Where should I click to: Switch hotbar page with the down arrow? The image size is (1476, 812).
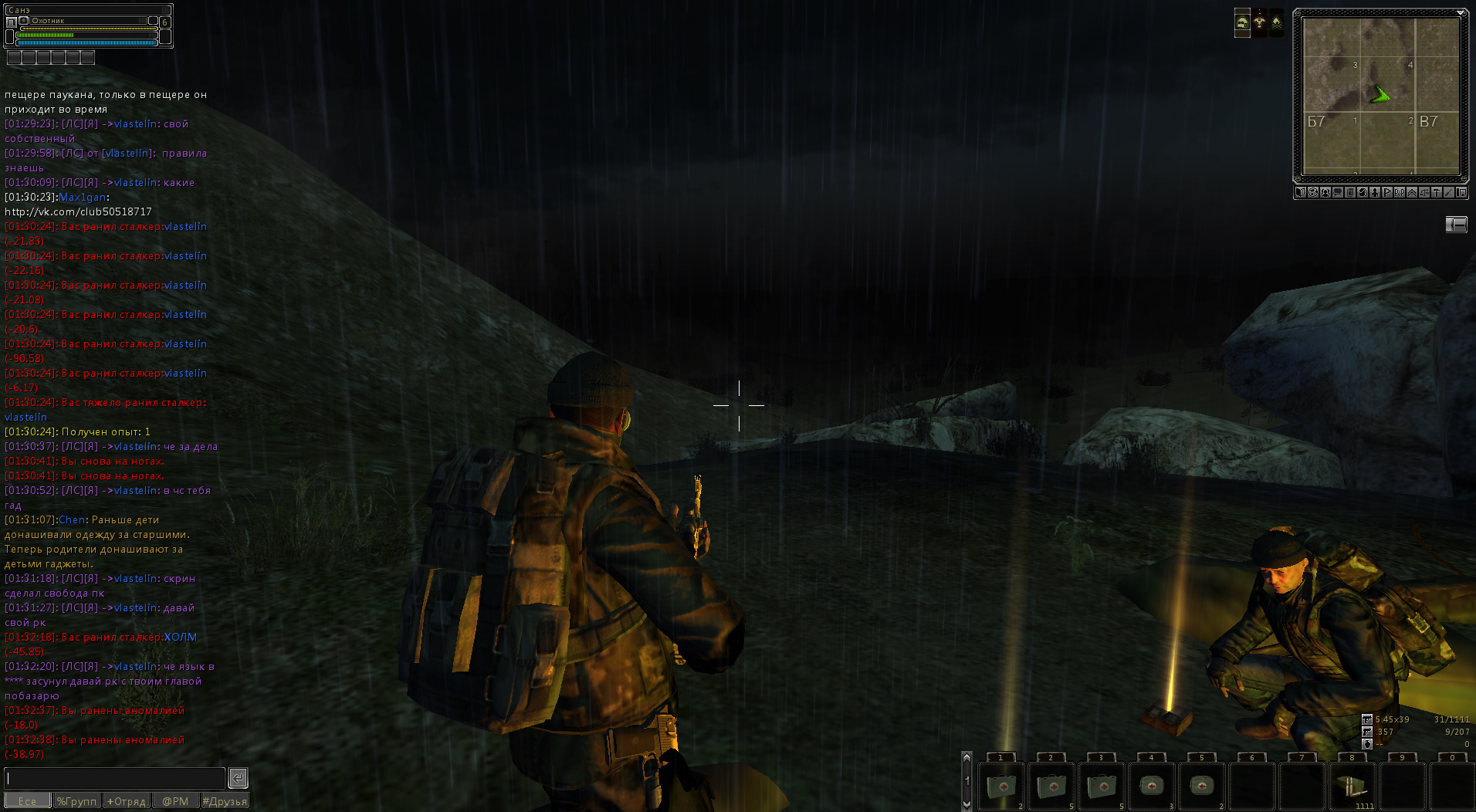(967, 804)
